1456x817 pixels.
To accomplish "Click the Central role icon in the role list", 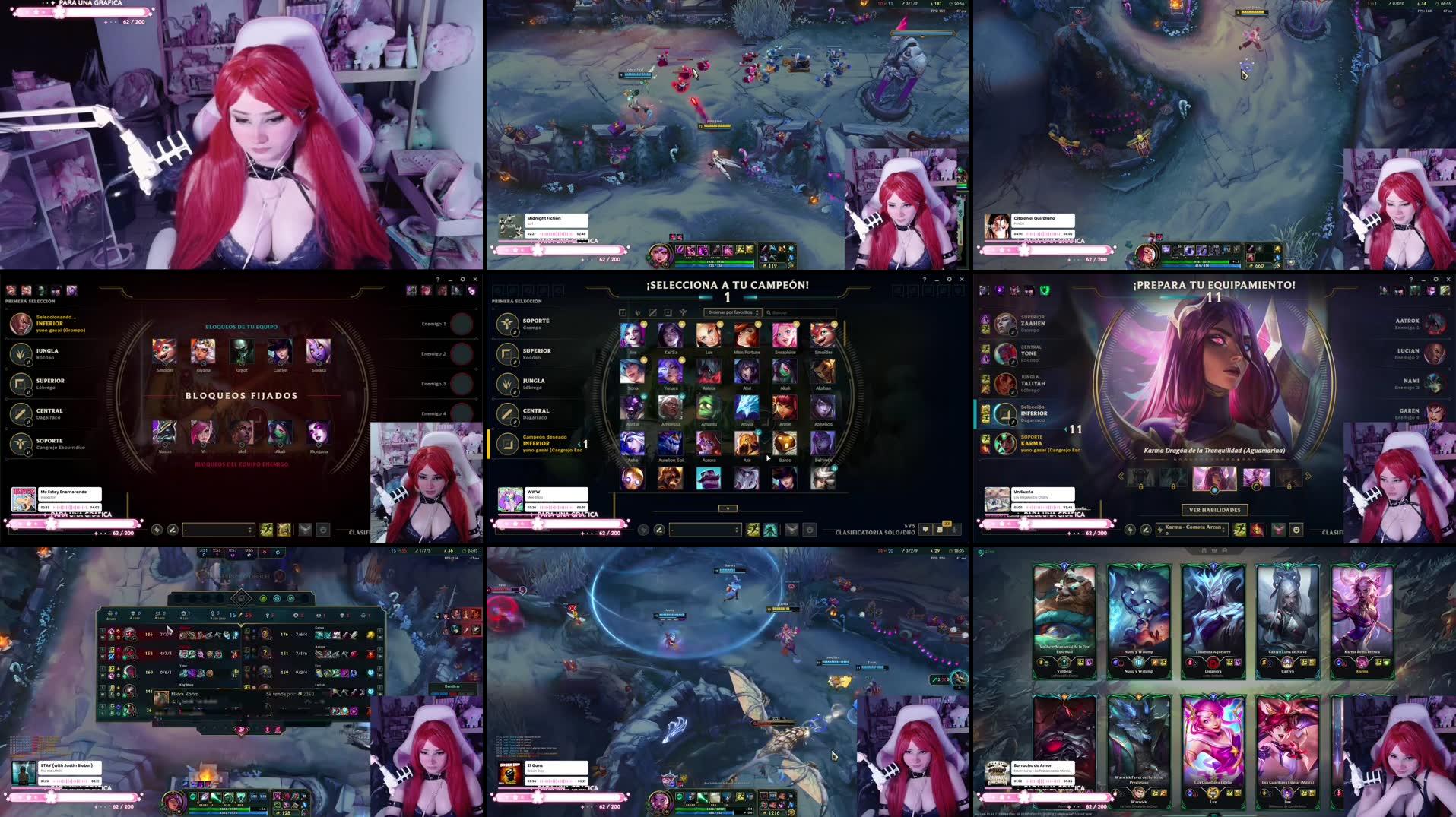I will point(509,412).
